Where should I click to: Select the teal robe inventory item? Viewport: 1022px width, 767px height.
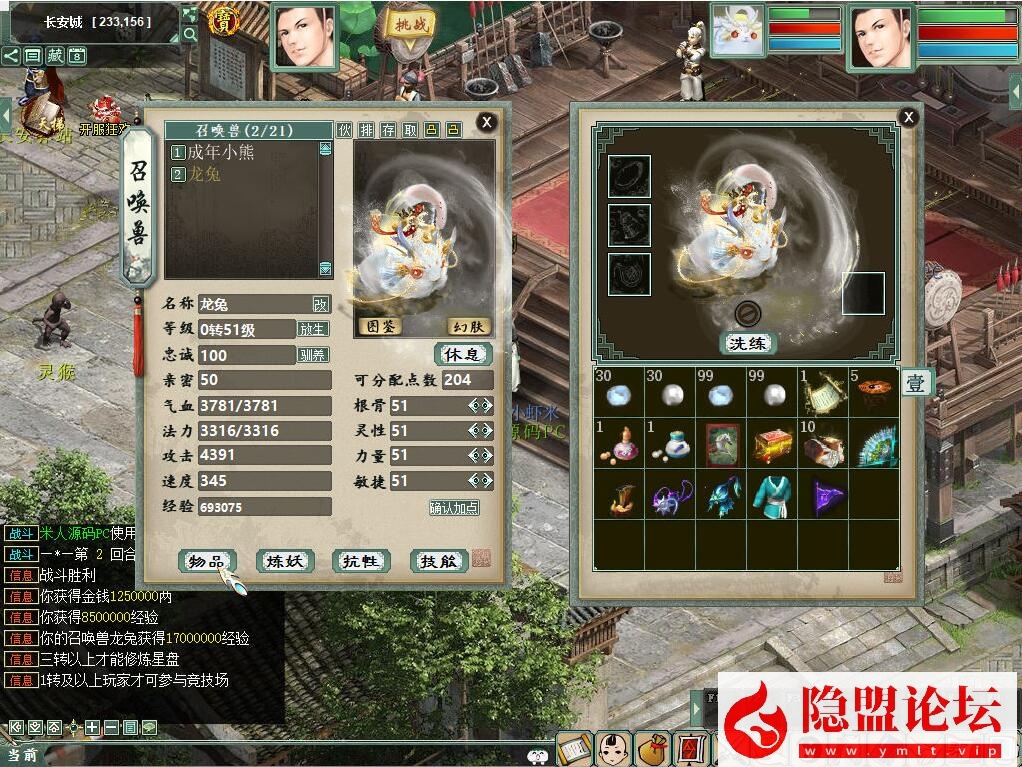click(772, 495)
